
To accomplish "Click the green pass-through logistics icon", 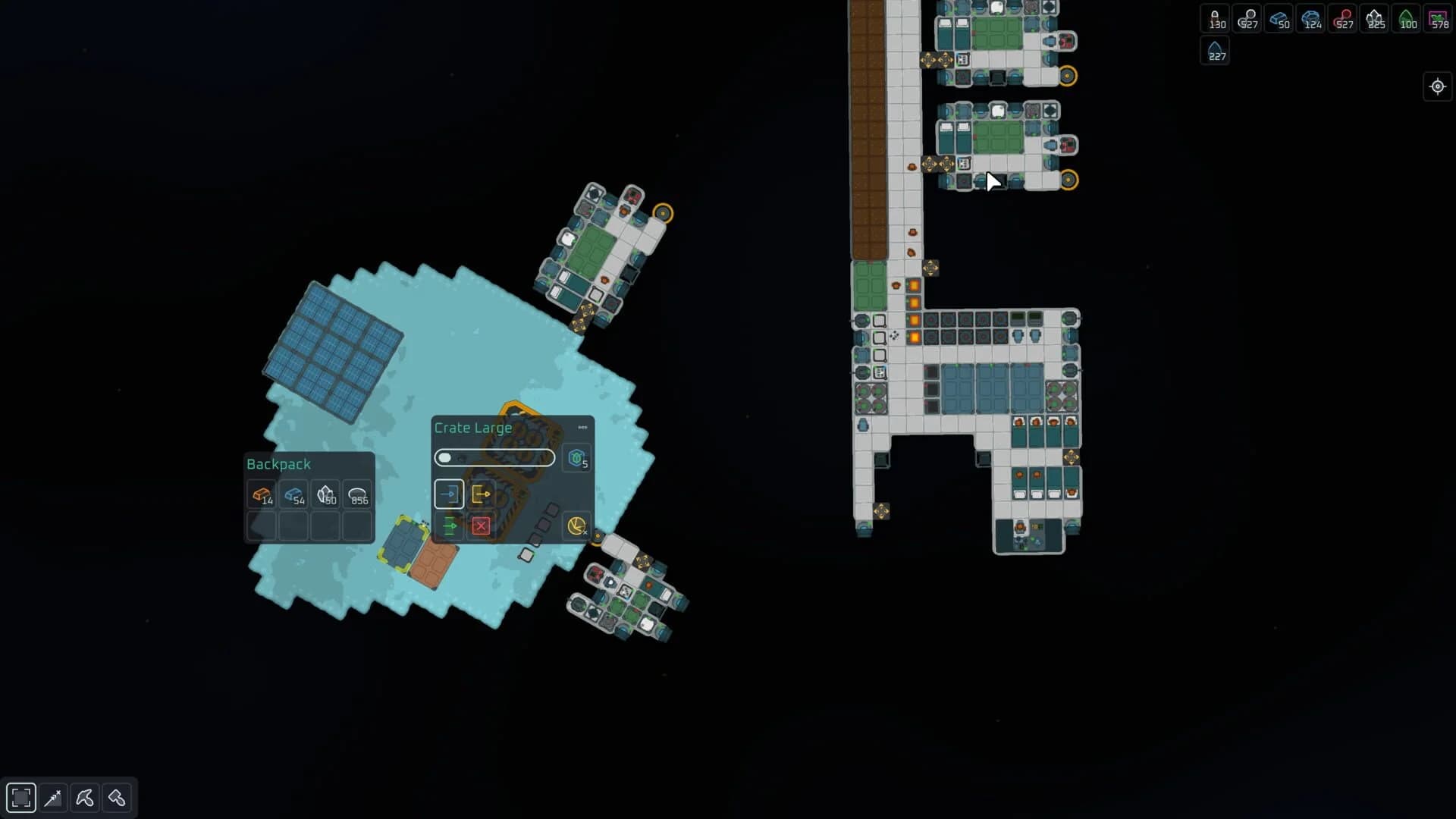I will coord(449,525).
